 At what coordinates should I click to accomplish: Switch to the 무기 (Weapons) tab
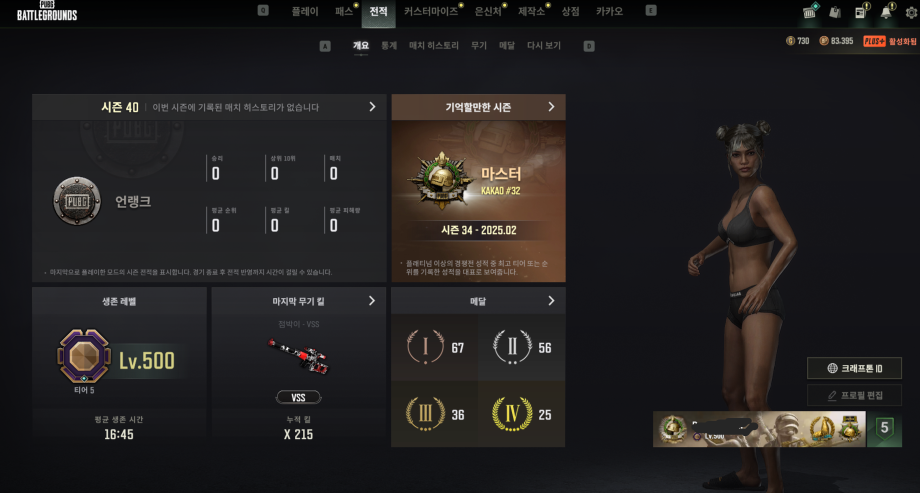[x=479, y=45]
